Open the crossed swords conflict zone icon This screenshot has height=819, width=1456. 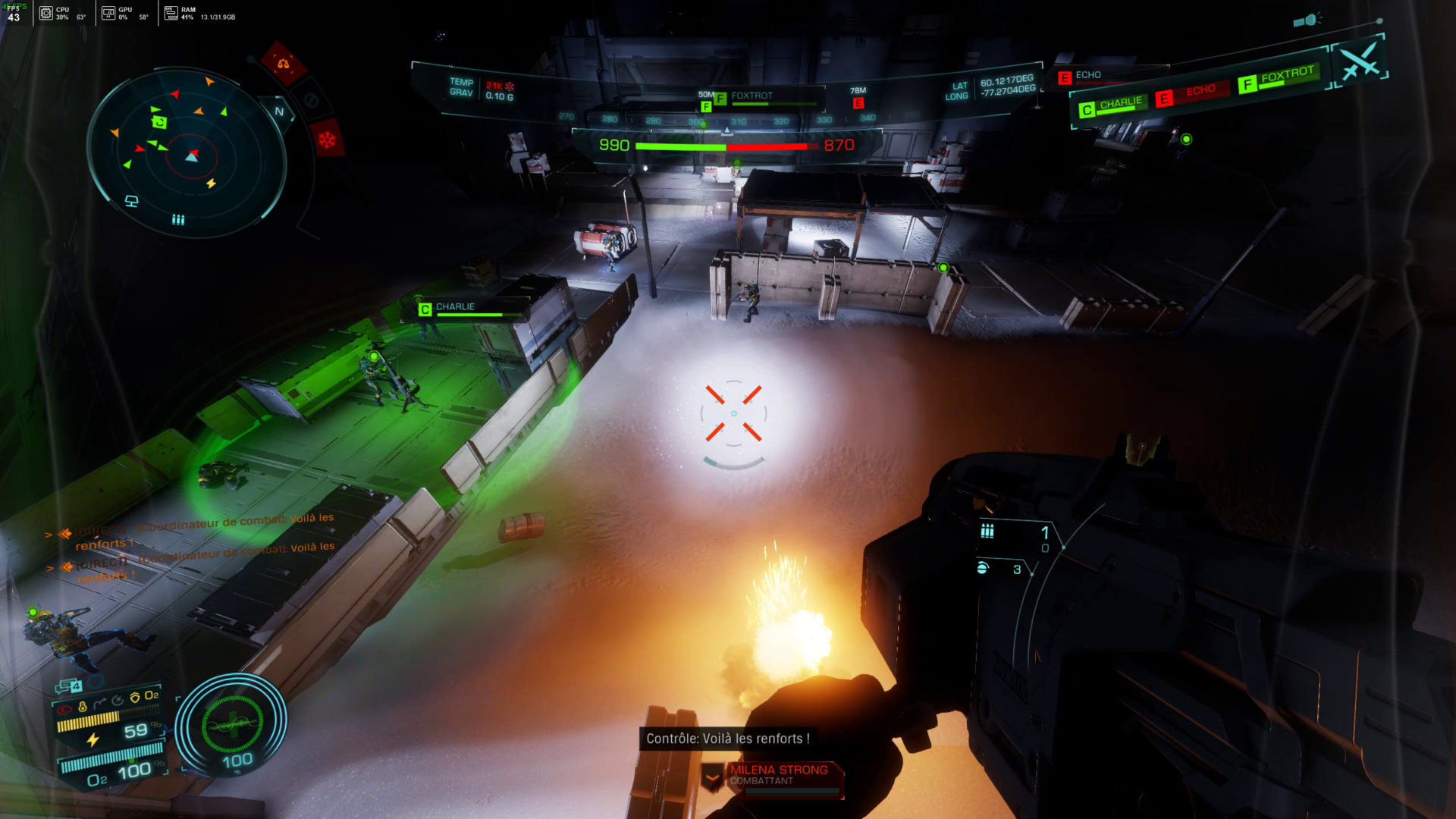click(1360, 61)
